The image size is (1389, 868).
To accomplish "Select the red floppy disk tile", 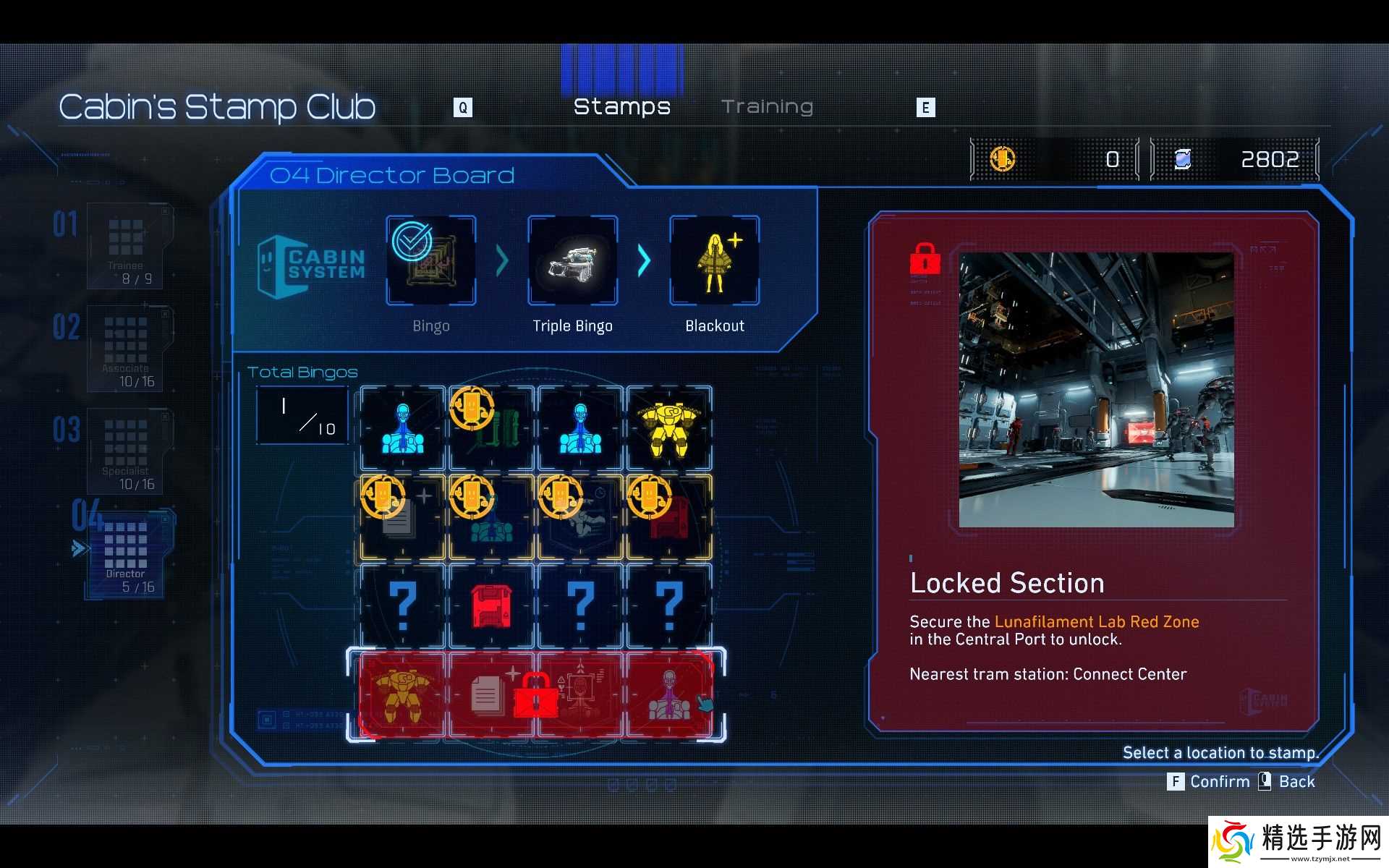I will [492, 606].
